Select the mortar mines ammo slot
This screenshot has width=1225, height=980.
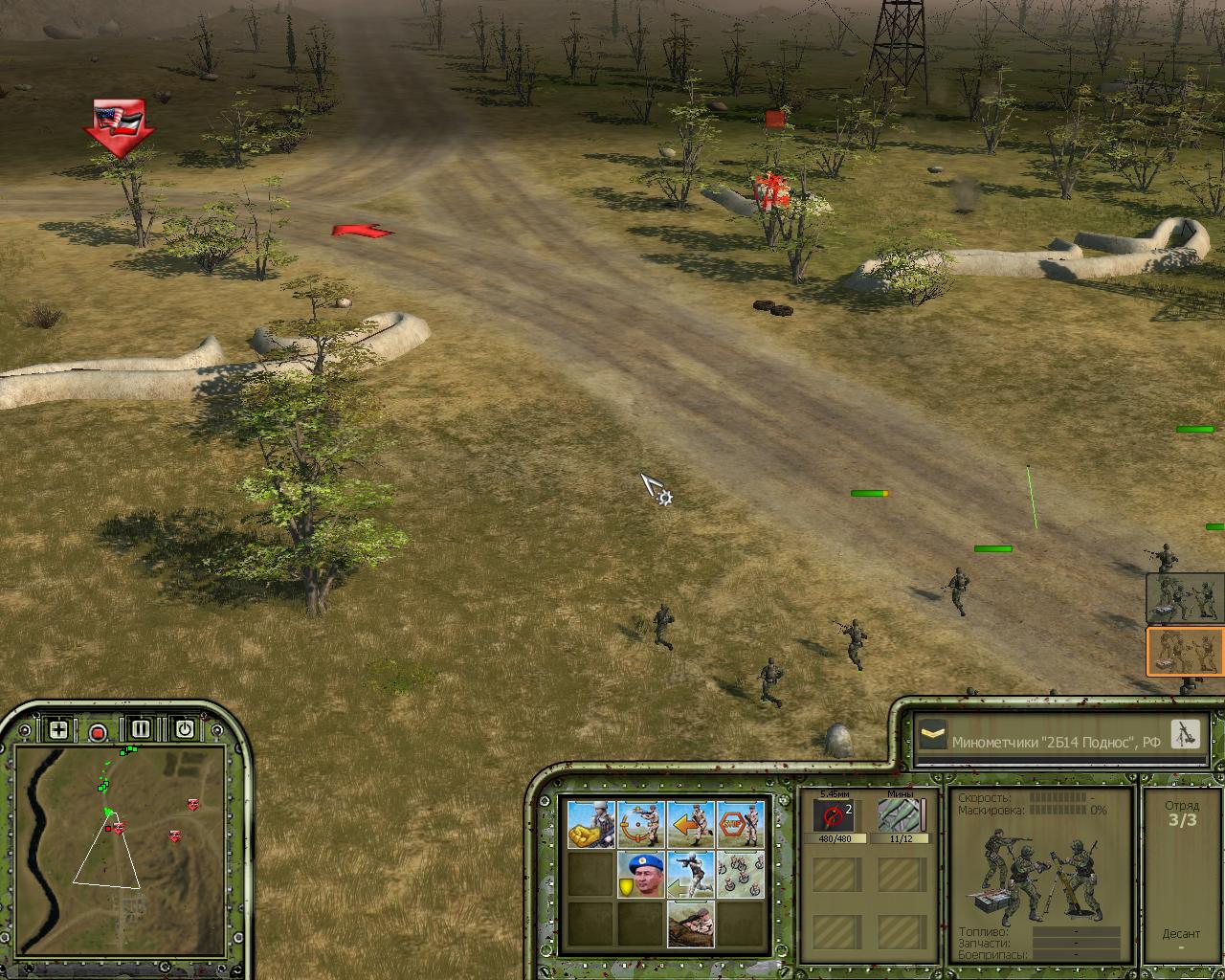tap(901, 816)
